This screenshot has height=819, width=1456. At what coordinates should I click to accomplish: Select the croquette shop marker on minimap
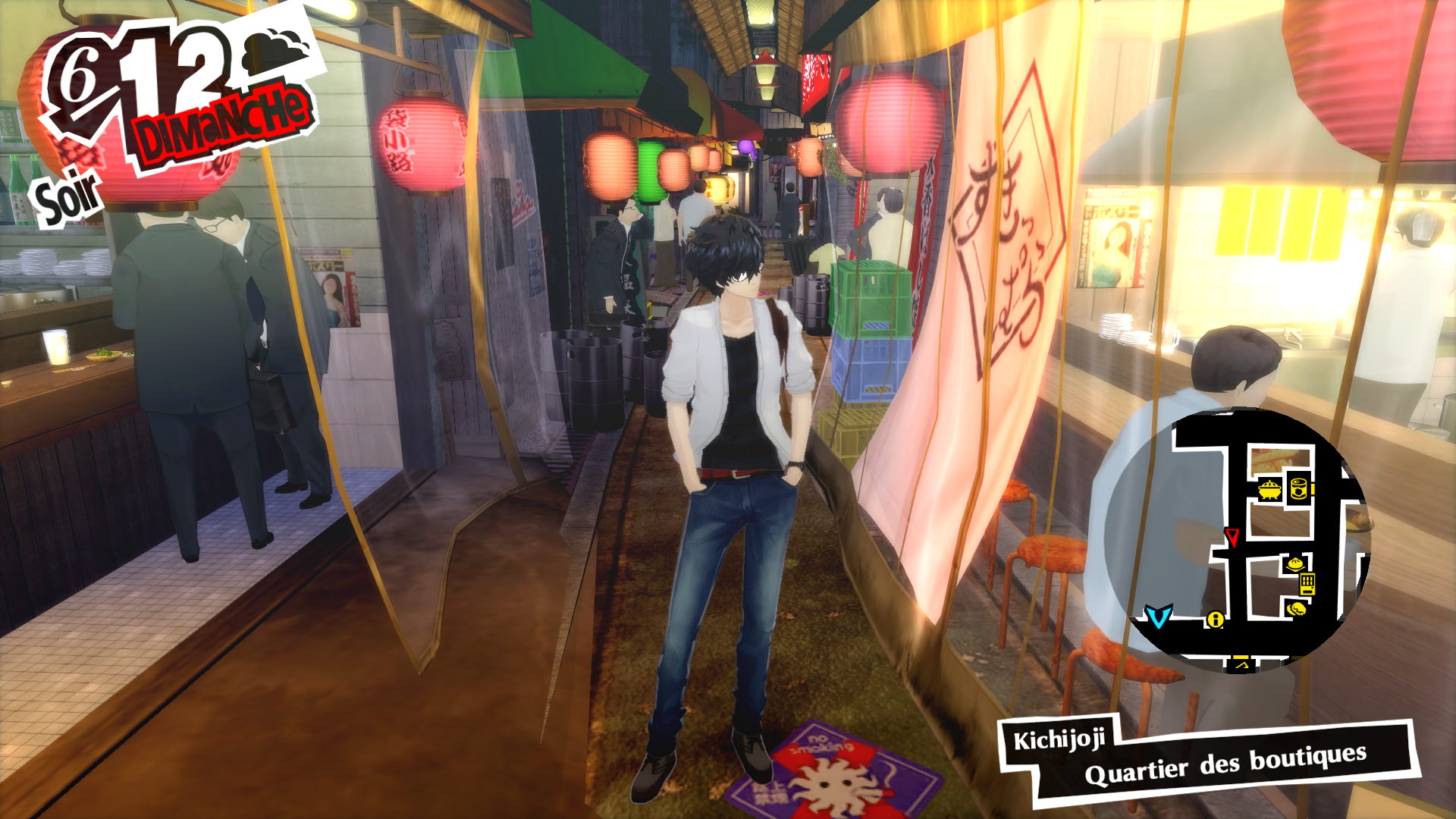1296,608
